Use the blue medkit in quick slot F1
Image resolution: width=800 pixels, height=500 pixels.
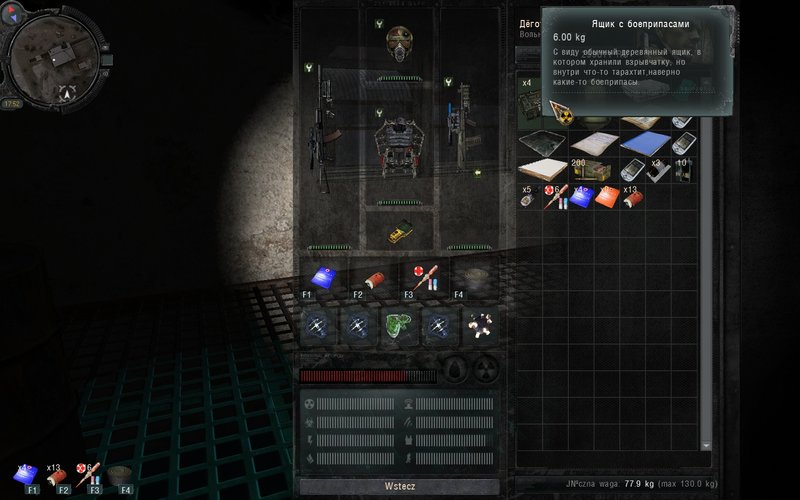pos(322,278)
